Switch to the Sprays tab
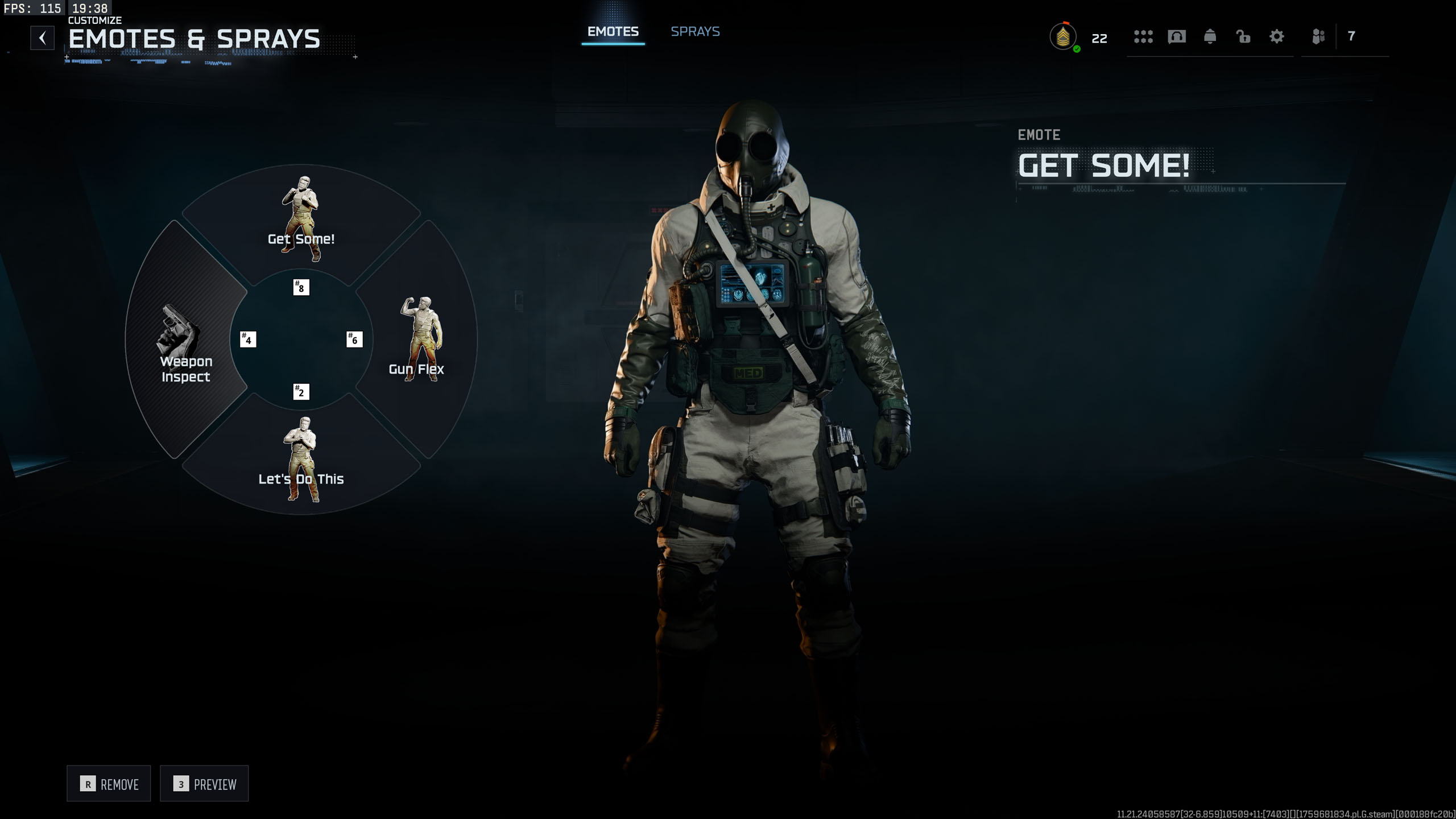This screenshot has width=1456, height=819. tap(695, 32)
